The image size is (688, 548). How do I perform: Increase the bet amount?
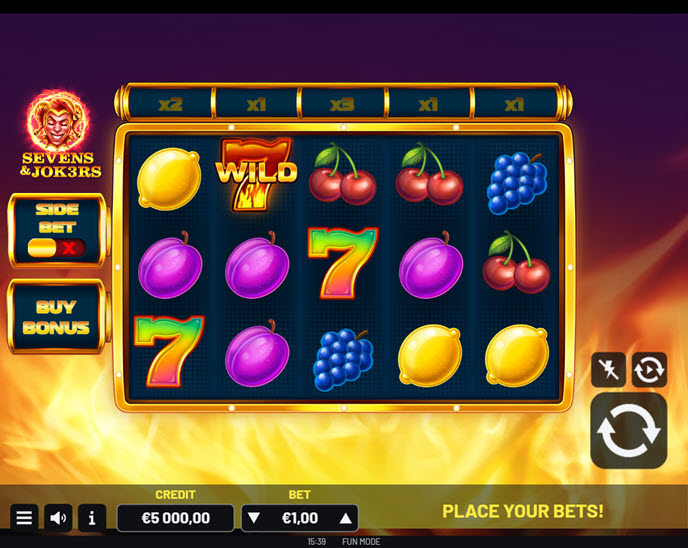[x=346, y=518]
